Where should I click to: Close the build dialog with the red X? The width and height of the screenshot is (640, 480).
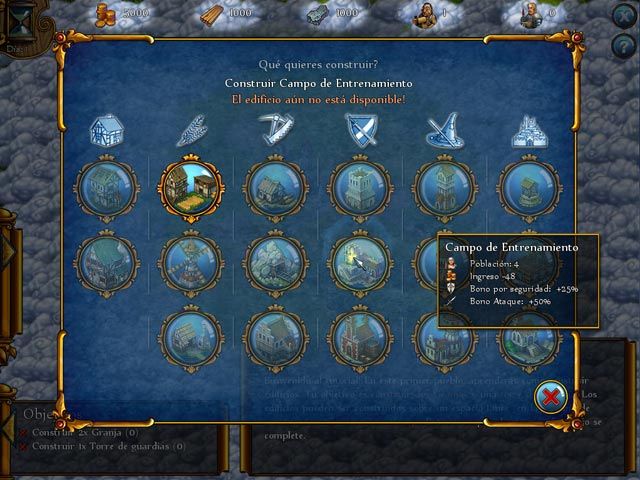(x=551, y=397)
